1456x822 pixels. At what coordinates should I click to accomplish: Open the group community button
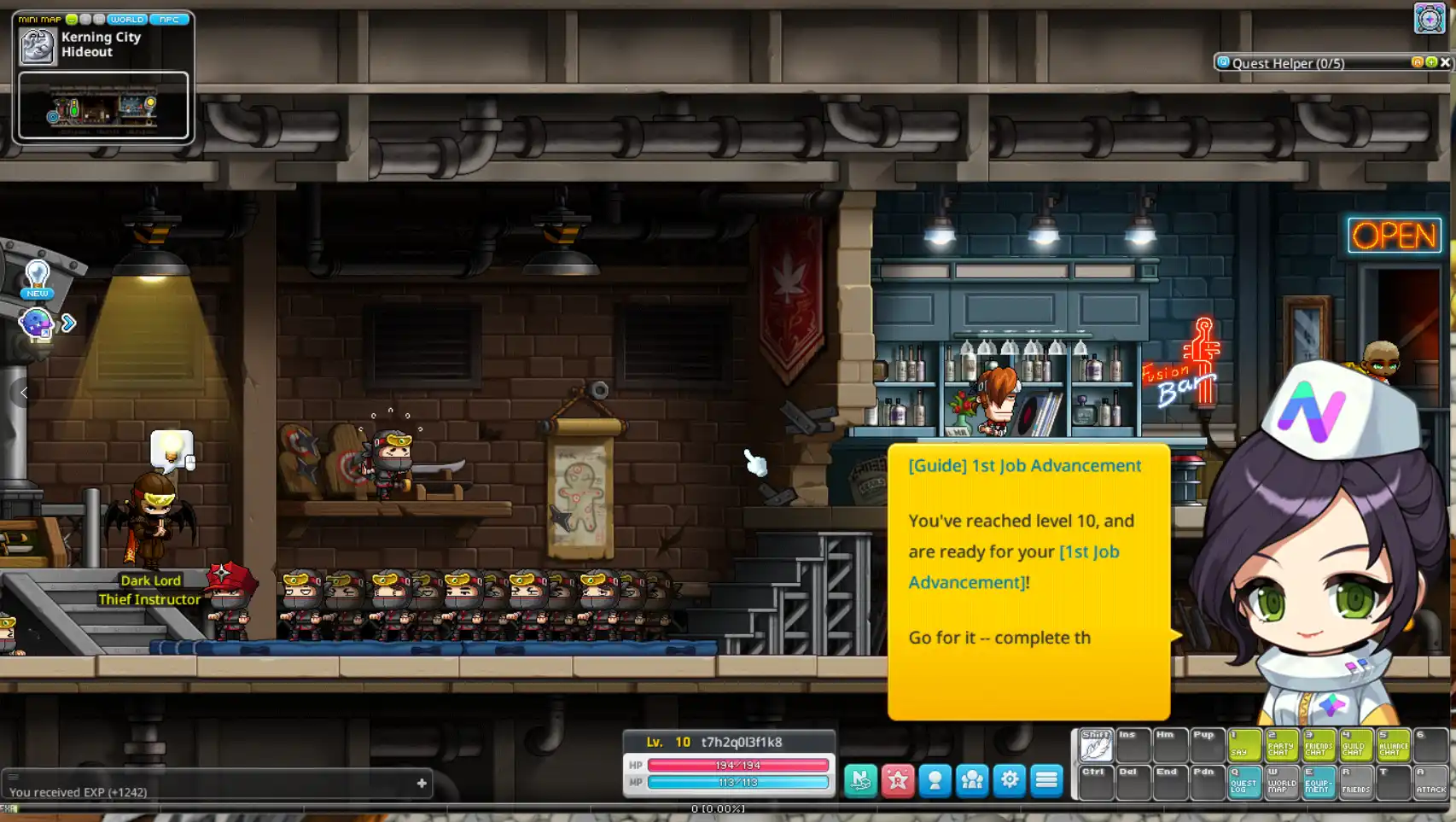pos(972,779)
